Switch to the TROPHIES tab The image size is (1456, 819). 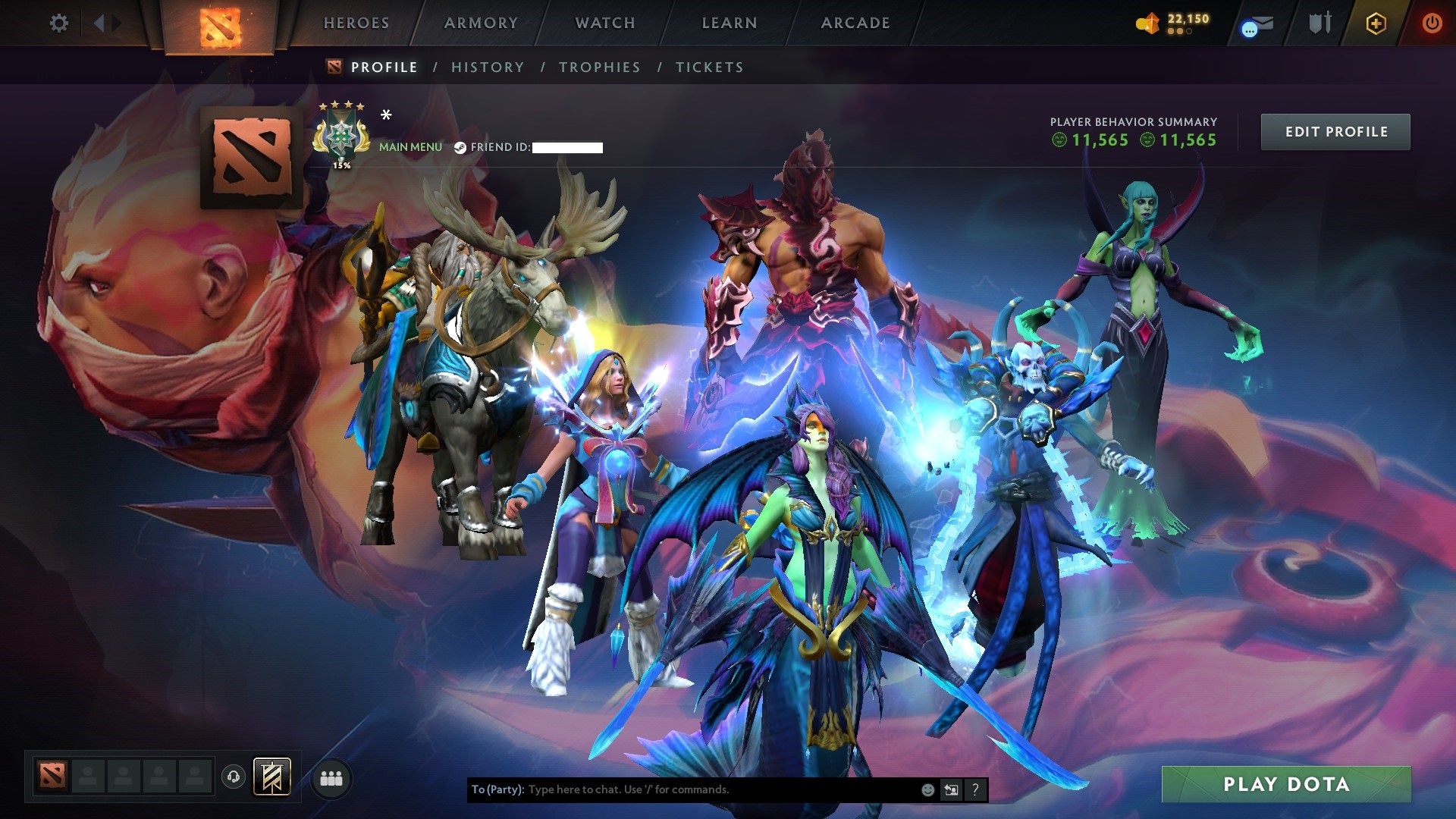599,67
